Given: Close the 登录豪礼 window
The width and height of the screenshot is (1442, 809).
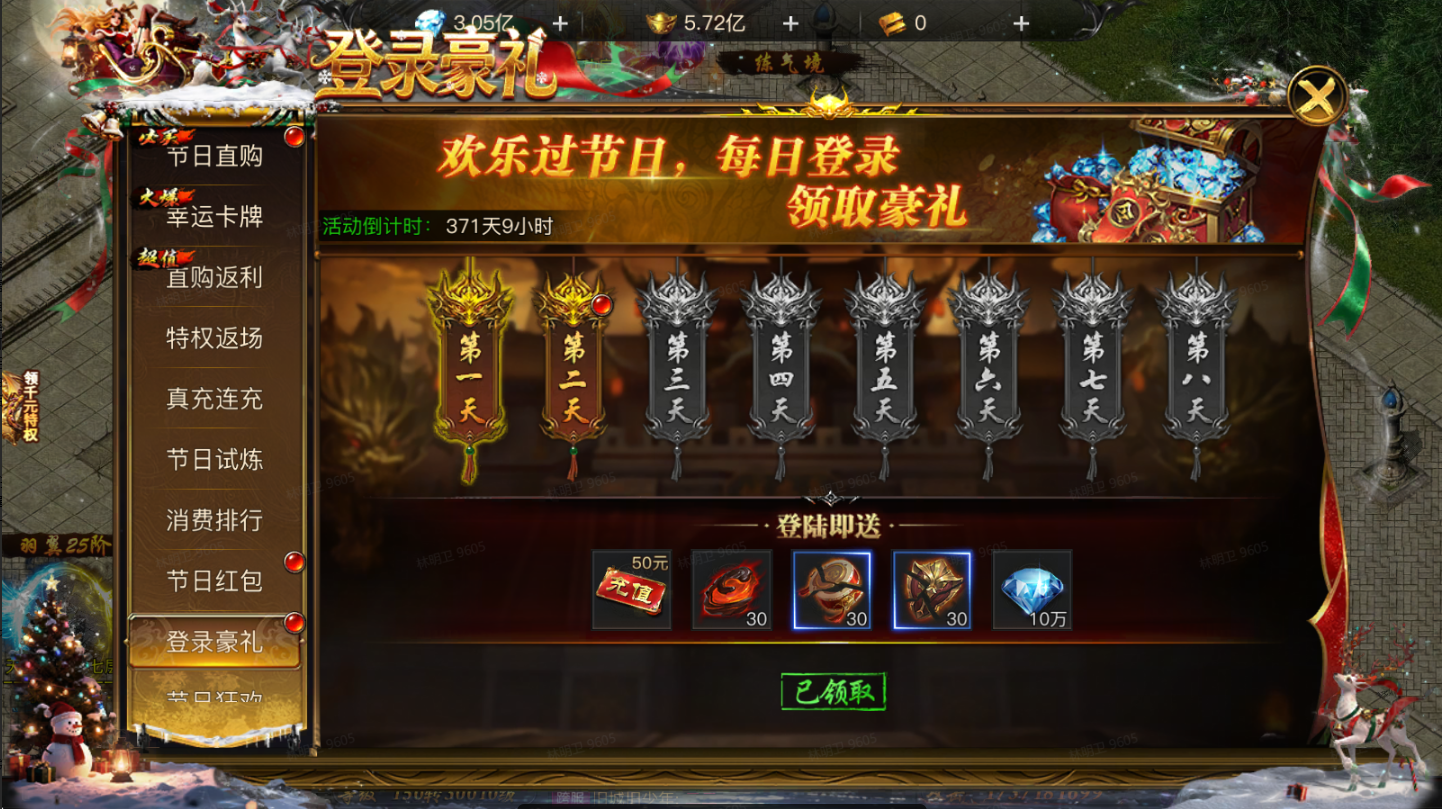Looking at the screenshot, I should 1317,98.
